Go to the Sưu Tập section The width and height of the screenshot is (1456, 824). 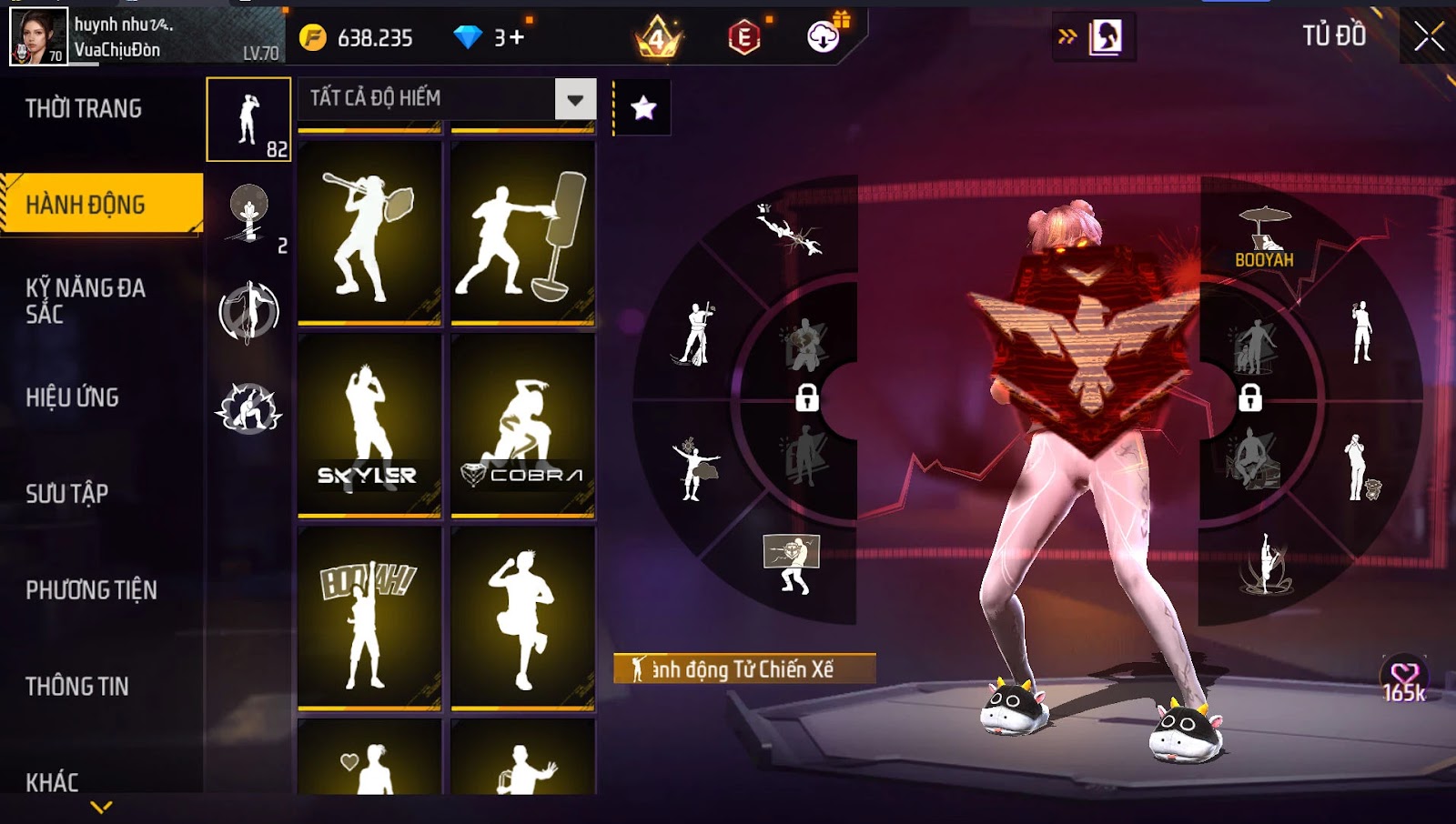pyautogui.click(x=67, y=494)
